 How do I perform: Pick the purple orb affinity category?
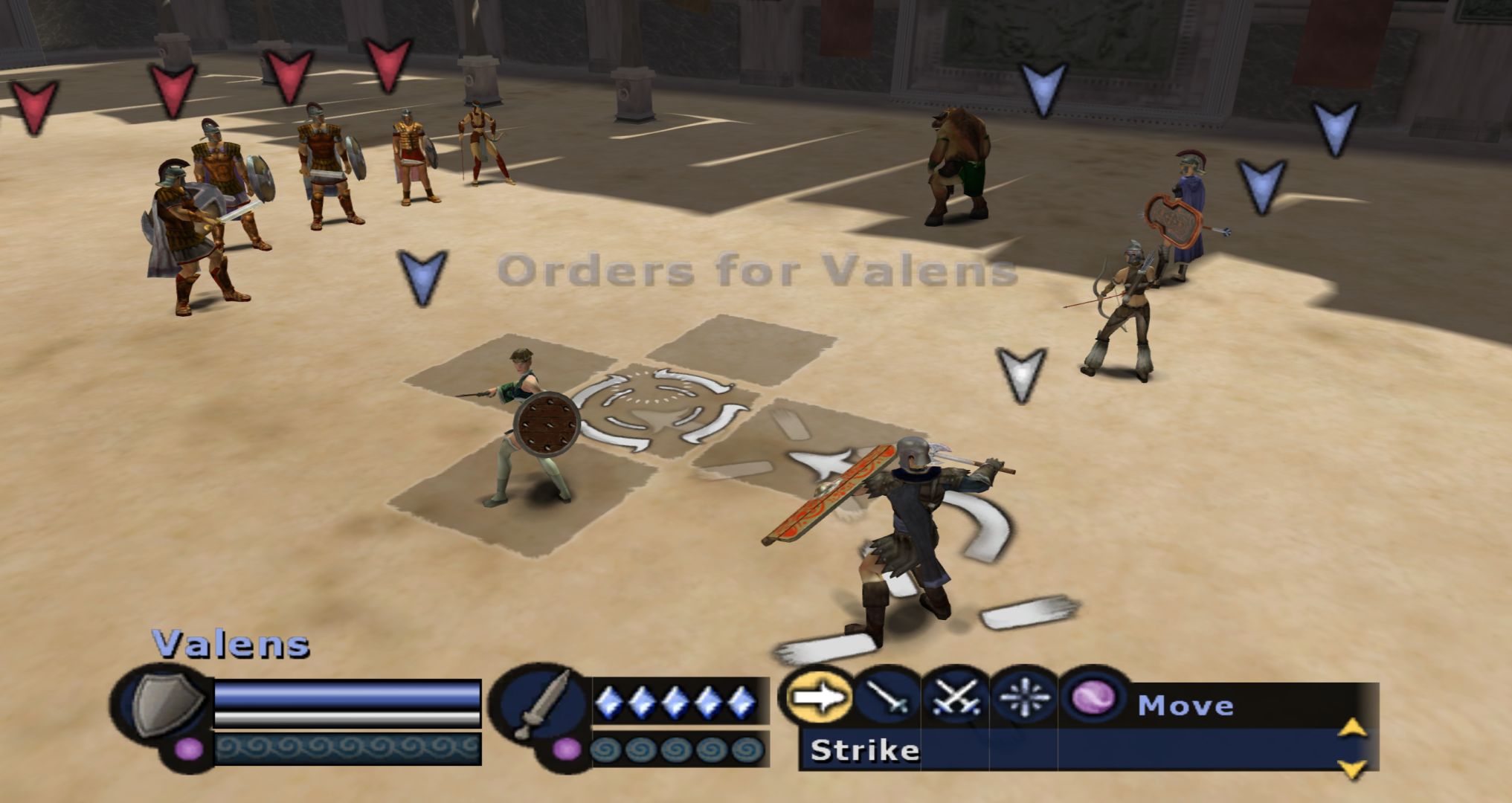[x=1093, y=699]
